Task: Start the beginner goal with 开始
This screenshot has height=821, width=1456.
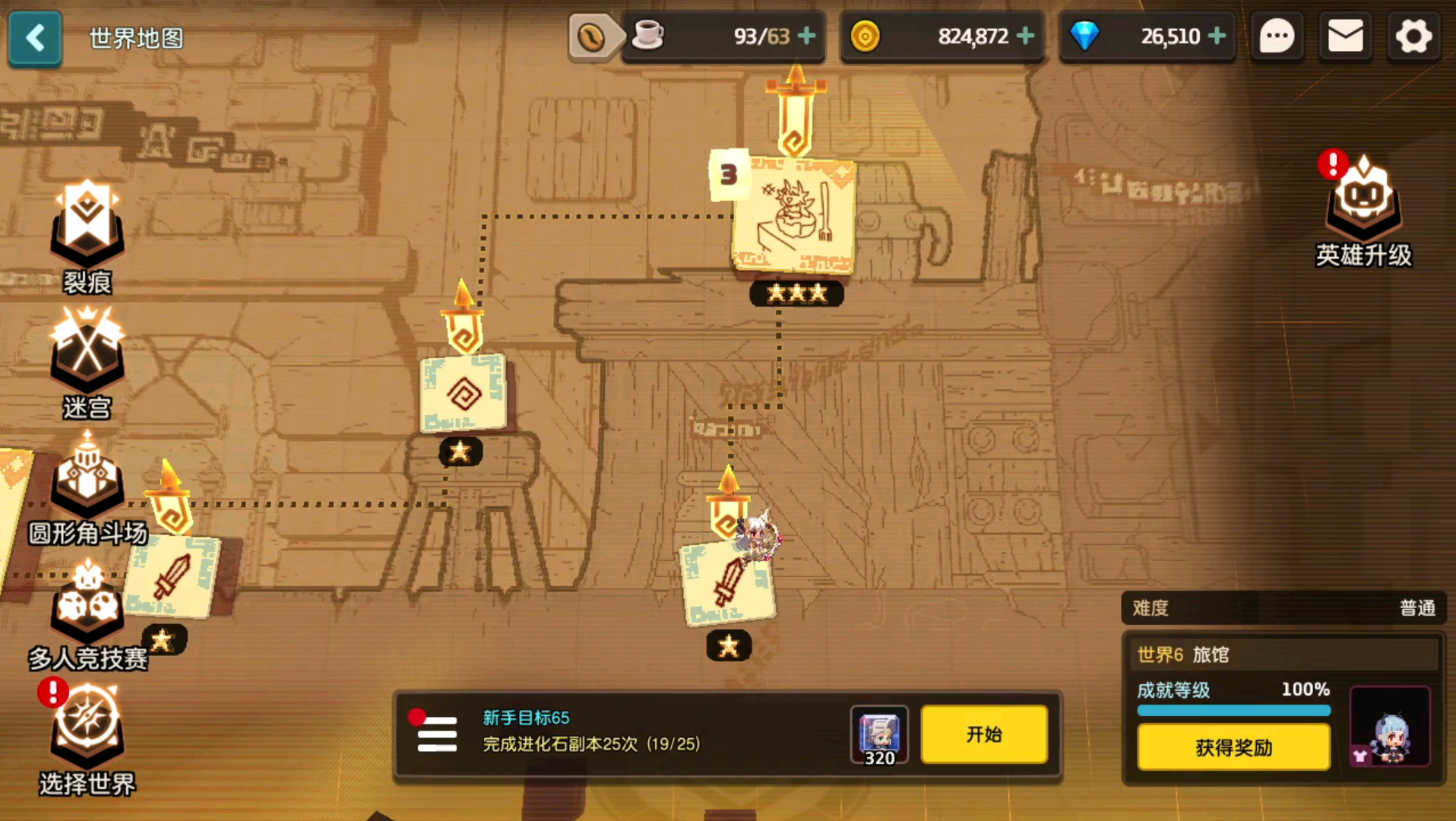Action: pos(984,734)
